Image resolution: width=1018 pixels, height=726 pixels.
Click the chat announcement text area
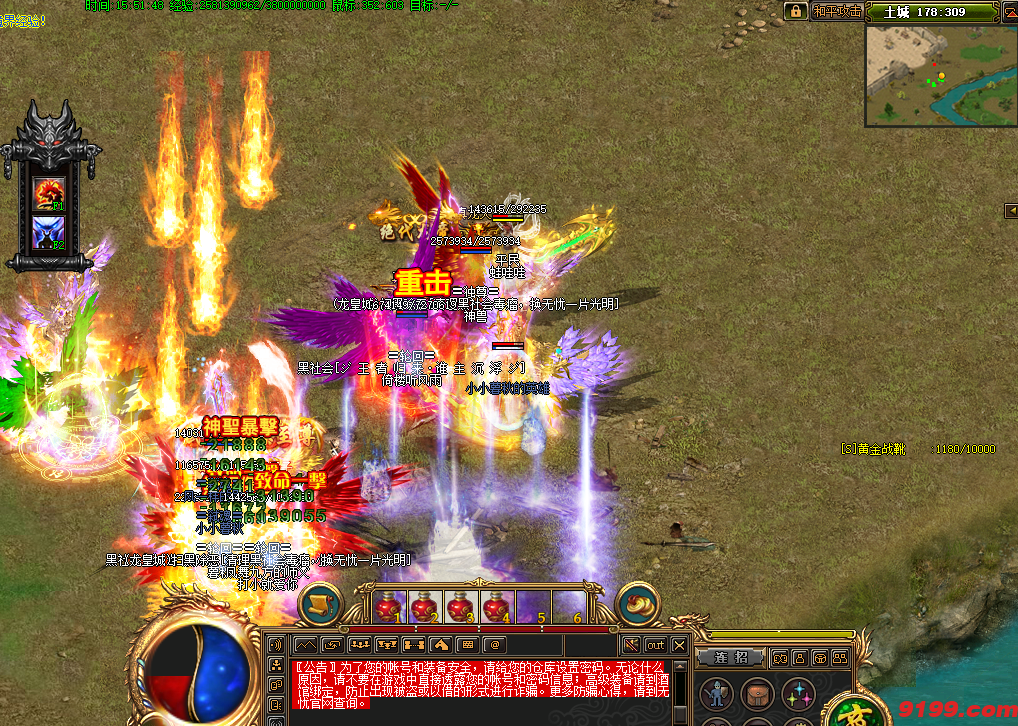point(470,684)
